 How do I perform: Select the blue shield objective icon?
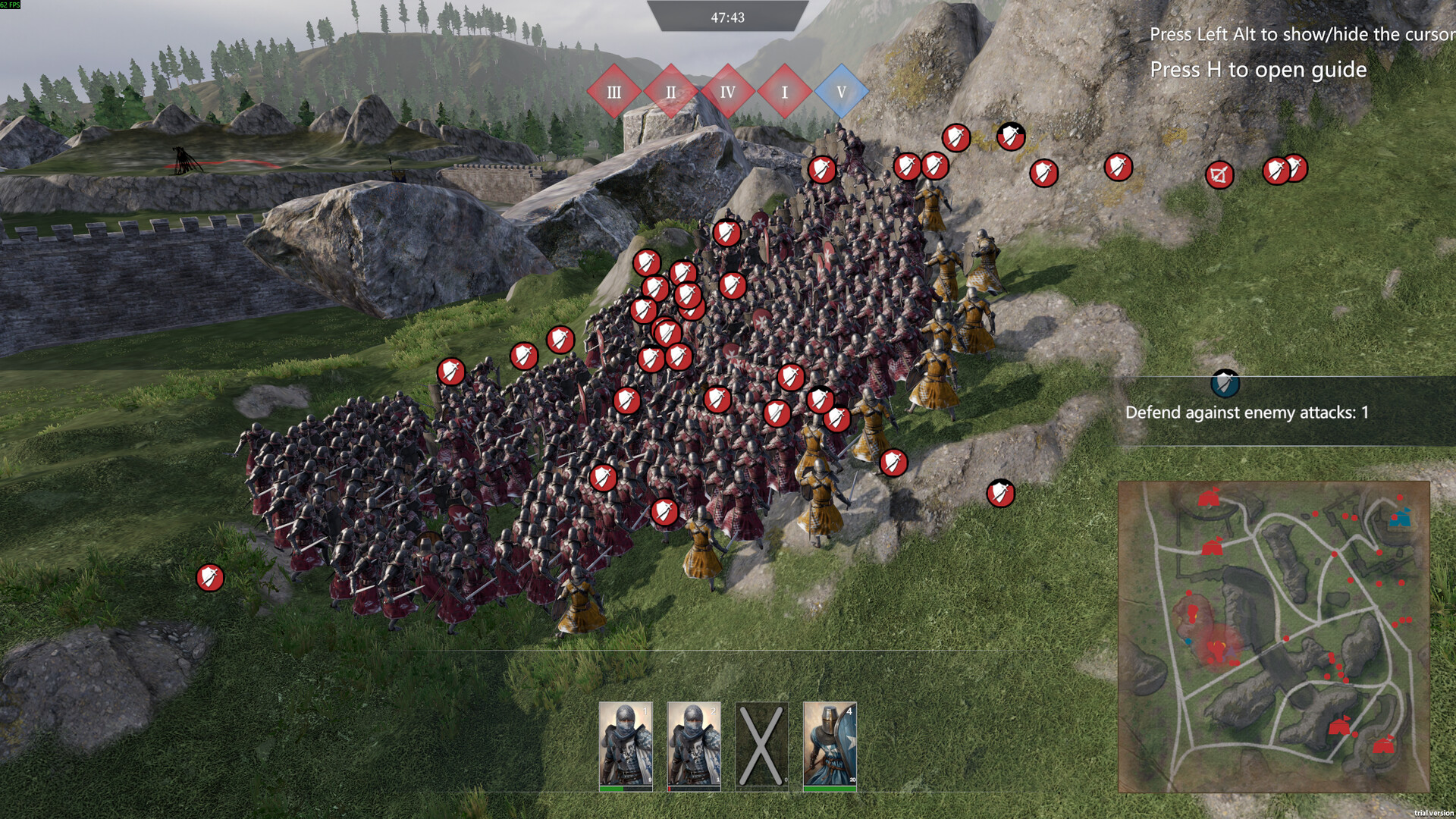click(x=1225, y=384)
